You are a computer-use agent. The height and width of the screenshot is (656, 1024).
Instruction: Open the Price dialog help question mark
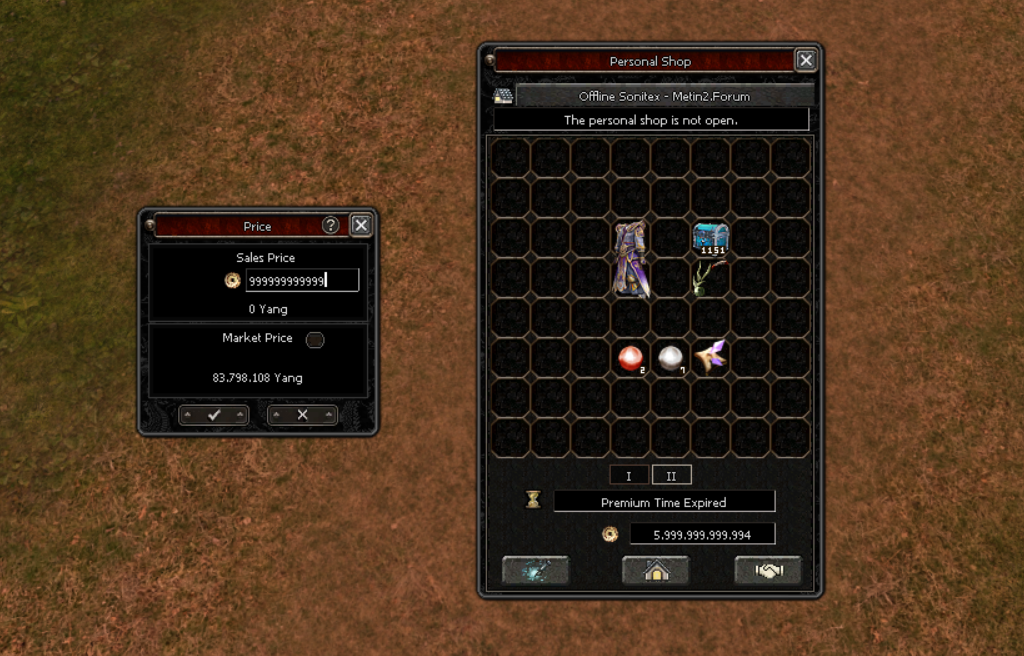click(x=330, y=226)
